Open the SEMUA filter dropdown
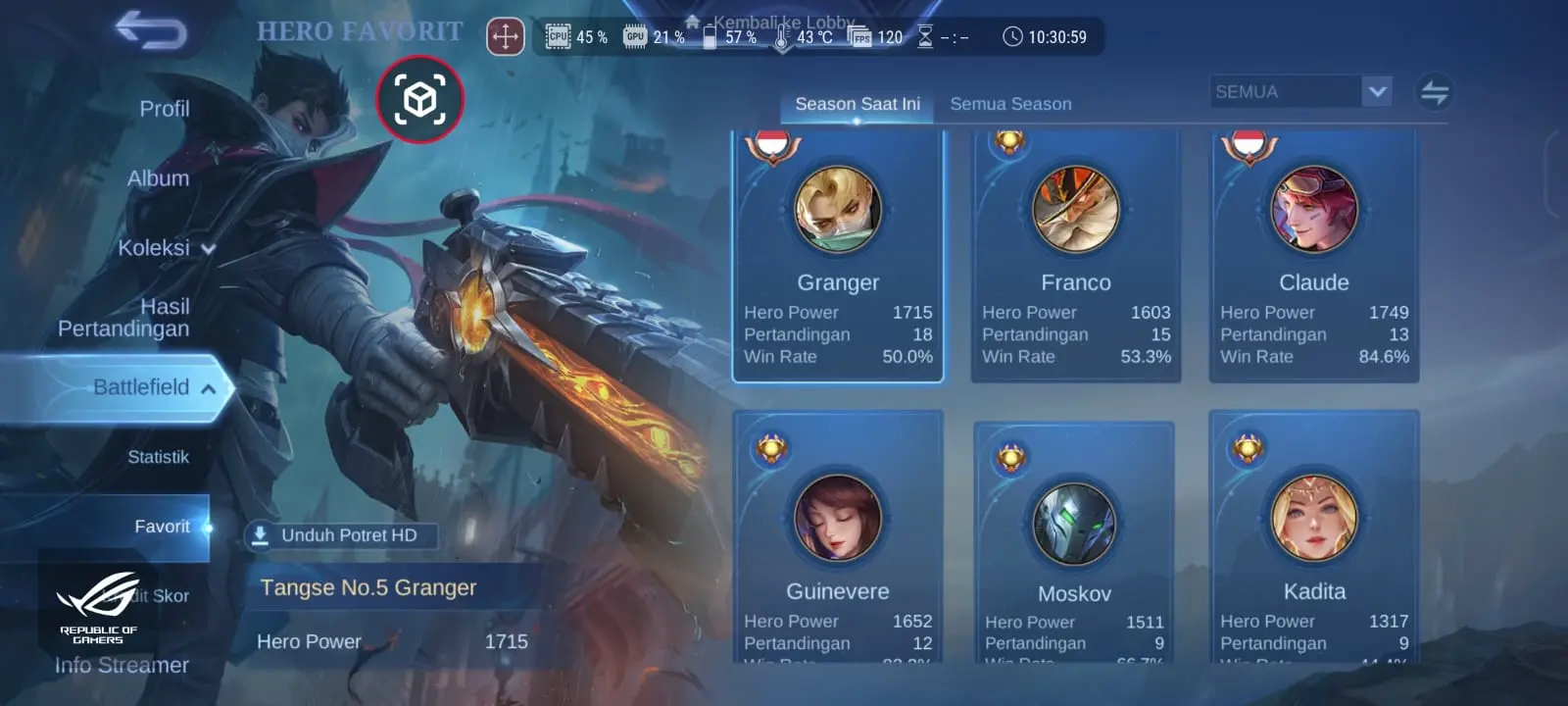1568x706 pixels. click(1300, 91)
